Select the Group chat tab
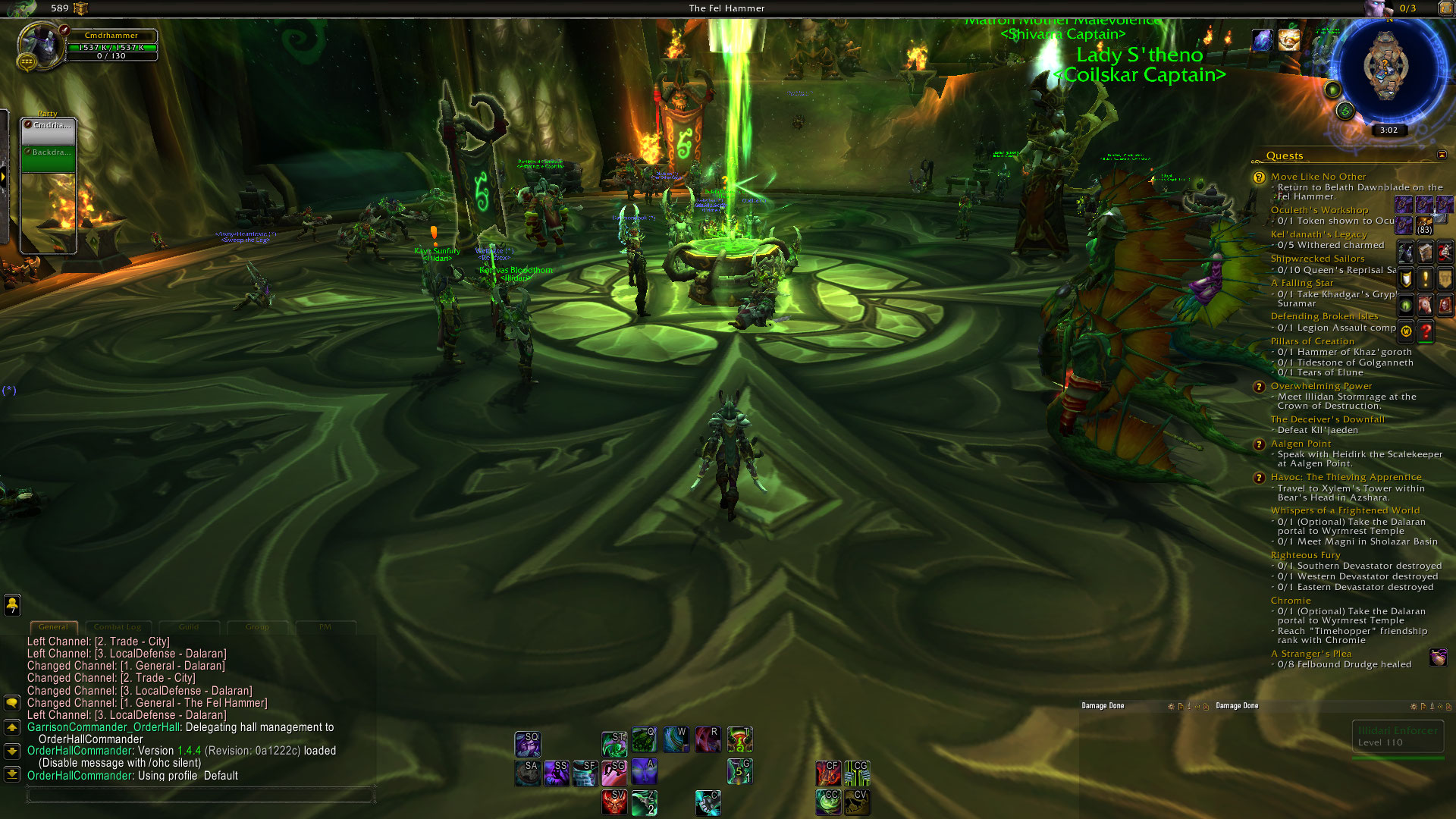The height and width of the screenshot is (819, 1456). tap(257, 627)
